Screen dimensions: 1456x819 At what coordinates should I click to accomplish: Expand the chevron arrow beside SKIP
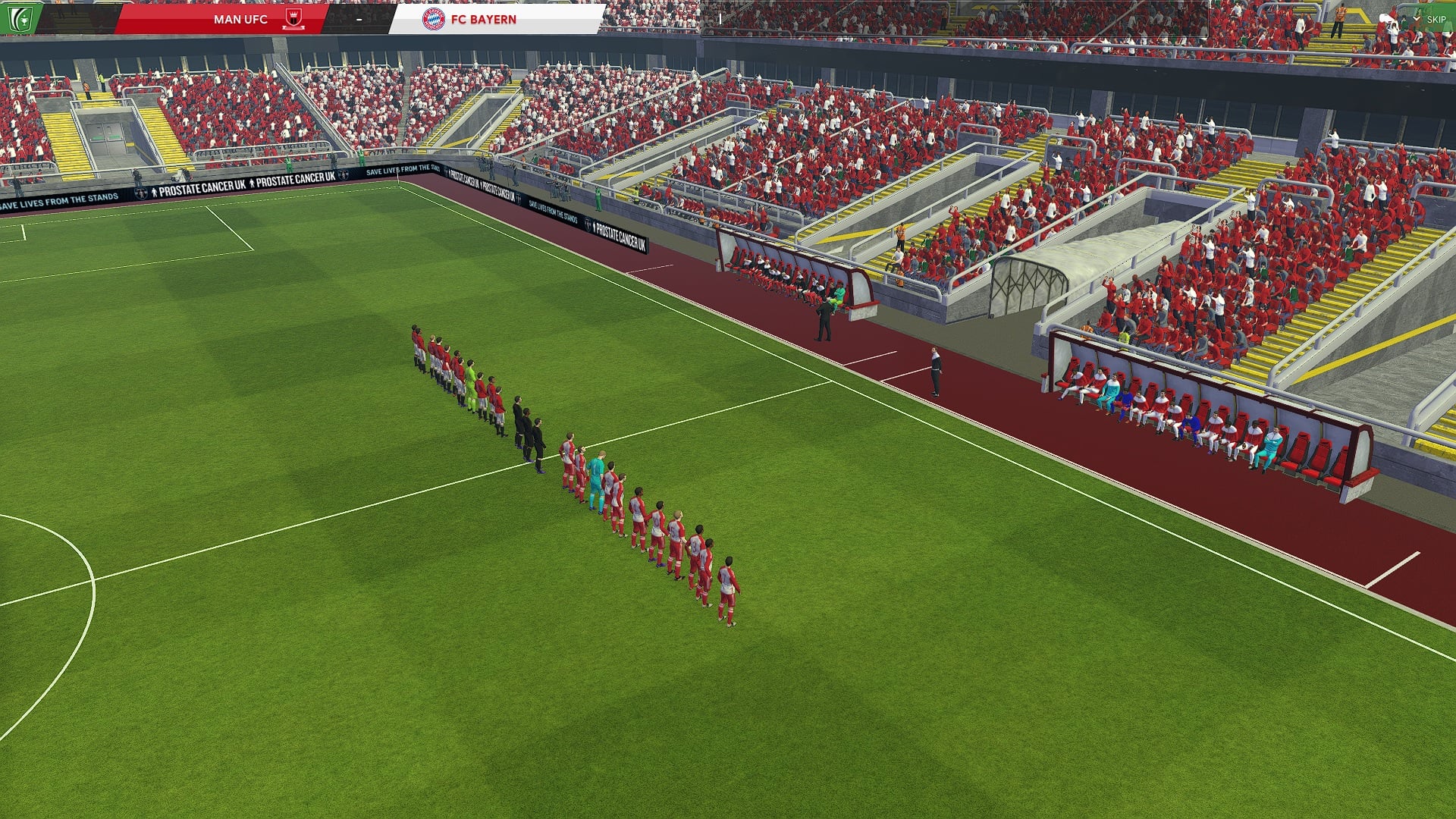pyautogui.click(x=1416, y=18)
